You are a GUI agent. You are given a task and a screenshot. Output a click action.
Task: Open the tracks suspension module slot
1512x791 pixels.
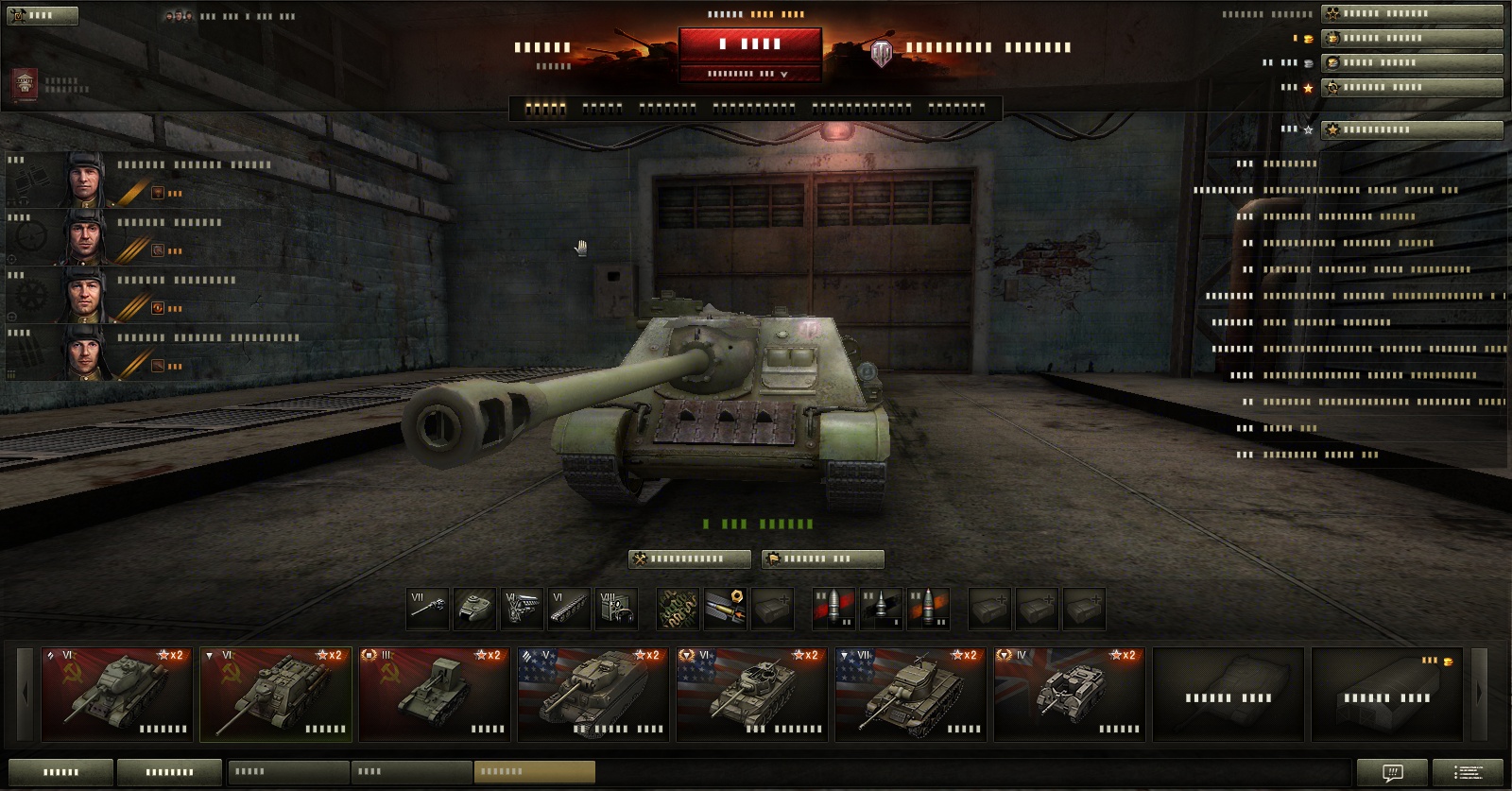569,610
